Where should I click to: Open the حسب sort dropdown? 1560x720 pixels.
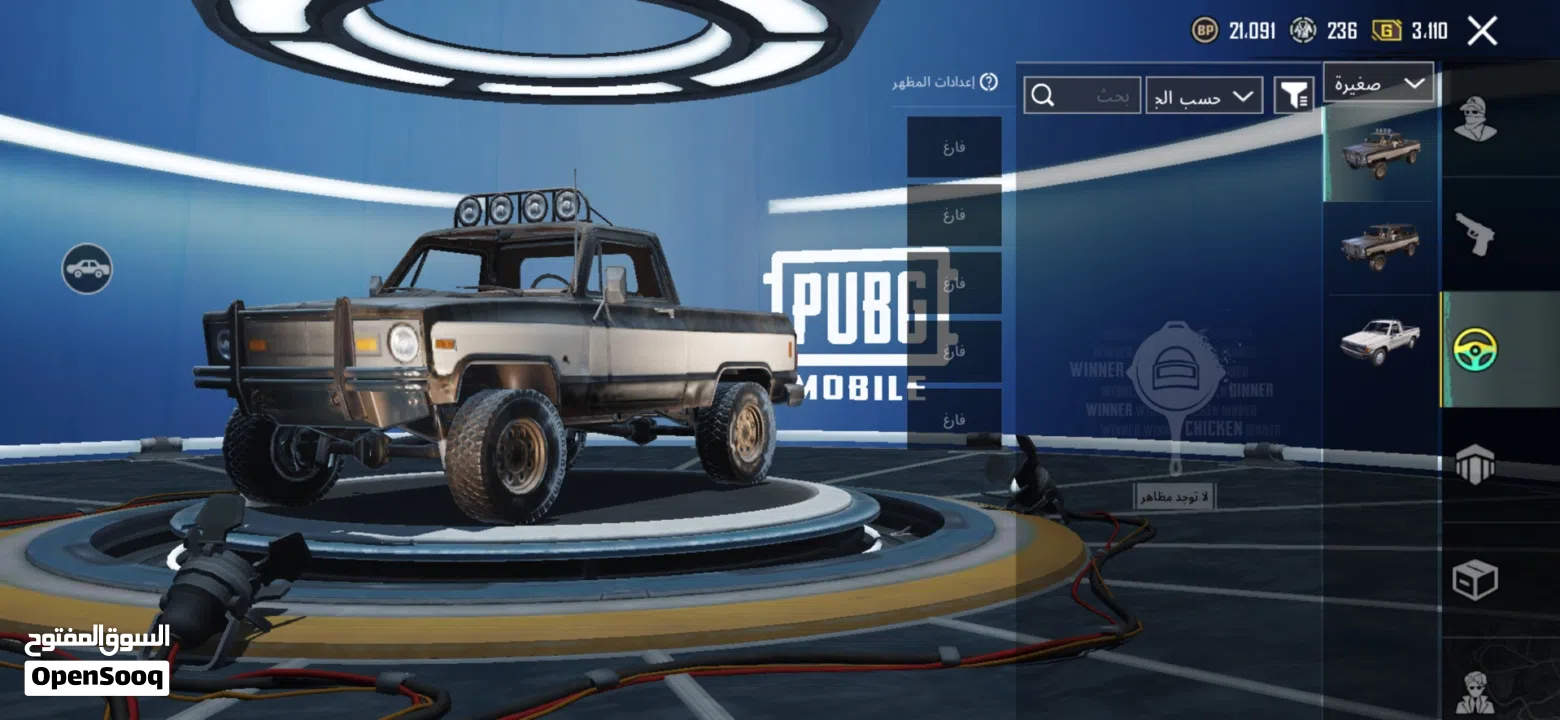1204,96
